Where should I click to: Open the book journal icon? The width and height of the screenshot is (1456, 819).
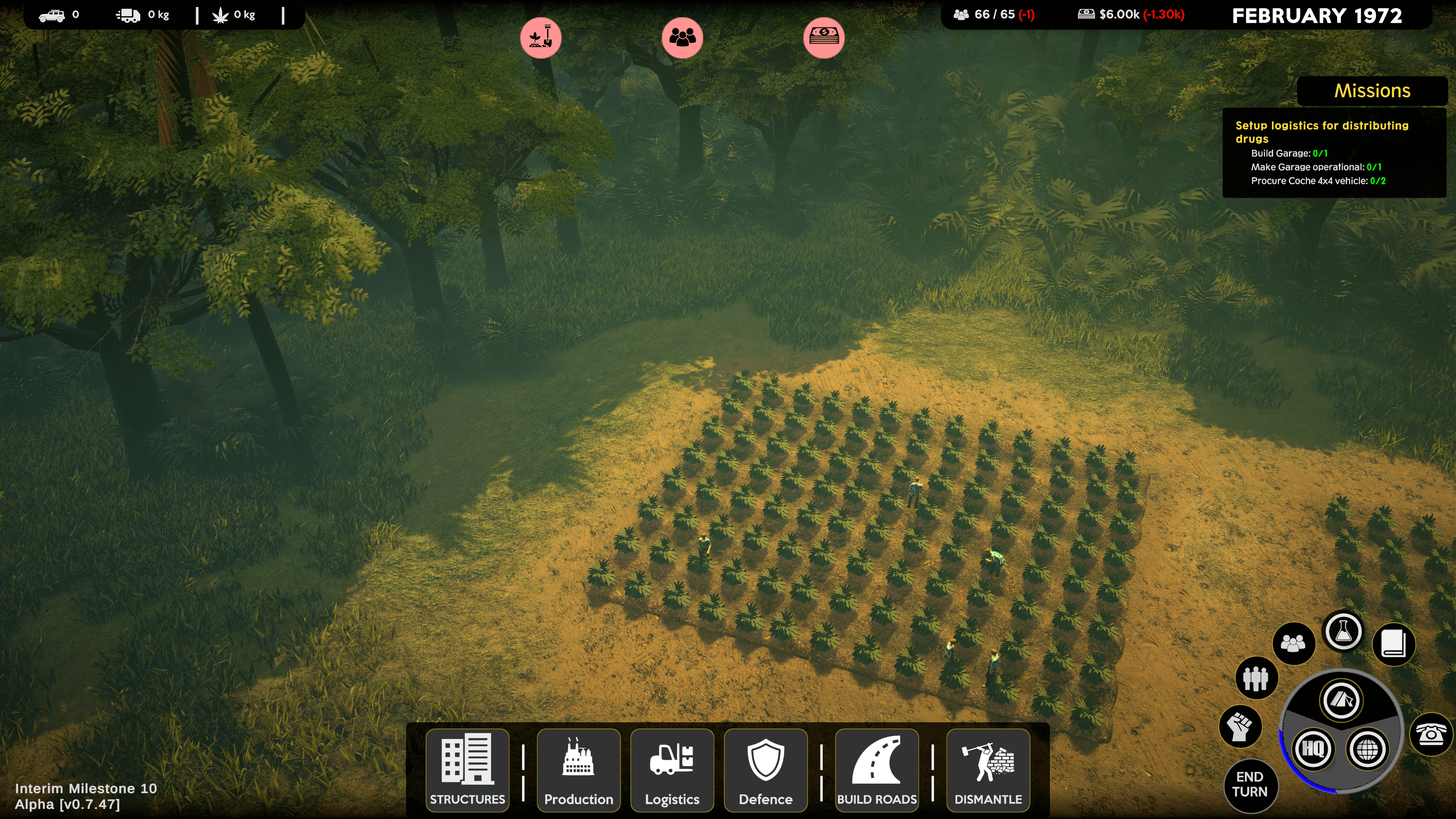(1393, 644)
